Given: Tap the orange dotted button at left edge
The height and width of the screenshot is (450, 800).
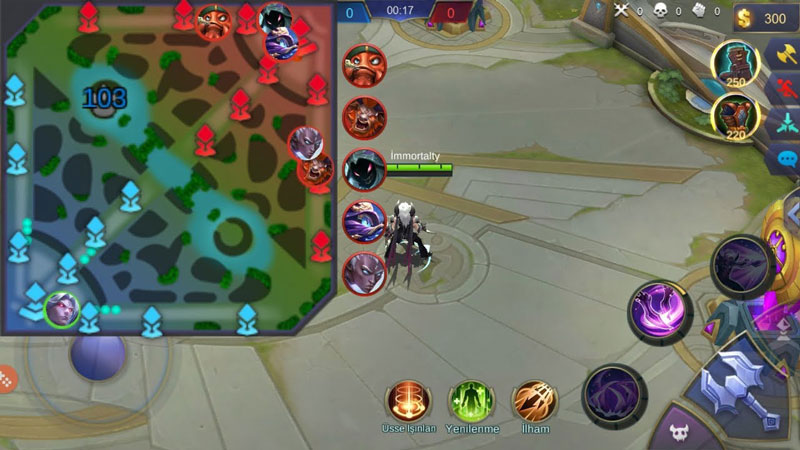Looking at the screenshot, I should click(7, 379).
